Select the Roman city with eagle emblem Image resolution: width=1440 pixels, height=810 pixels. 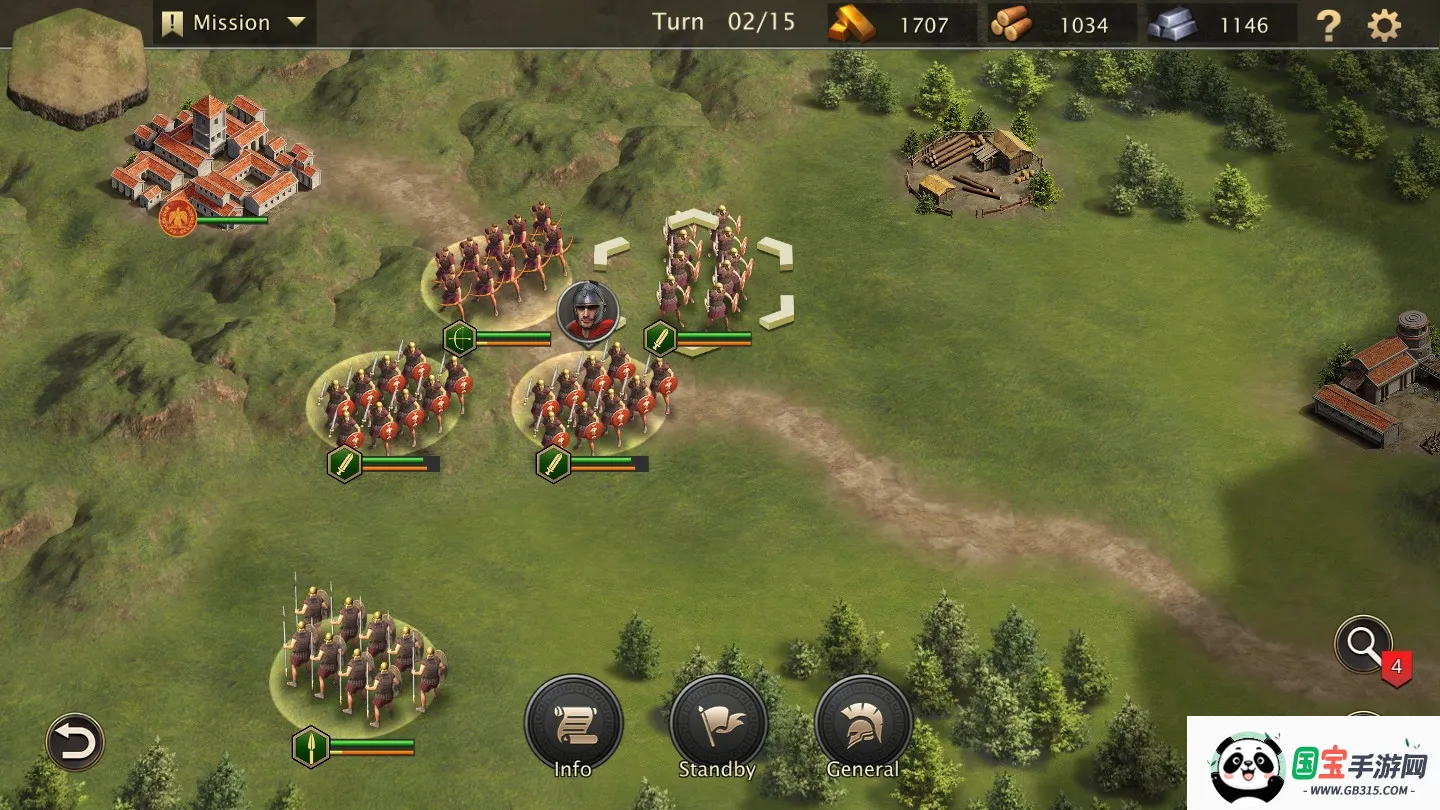(215, 160)
